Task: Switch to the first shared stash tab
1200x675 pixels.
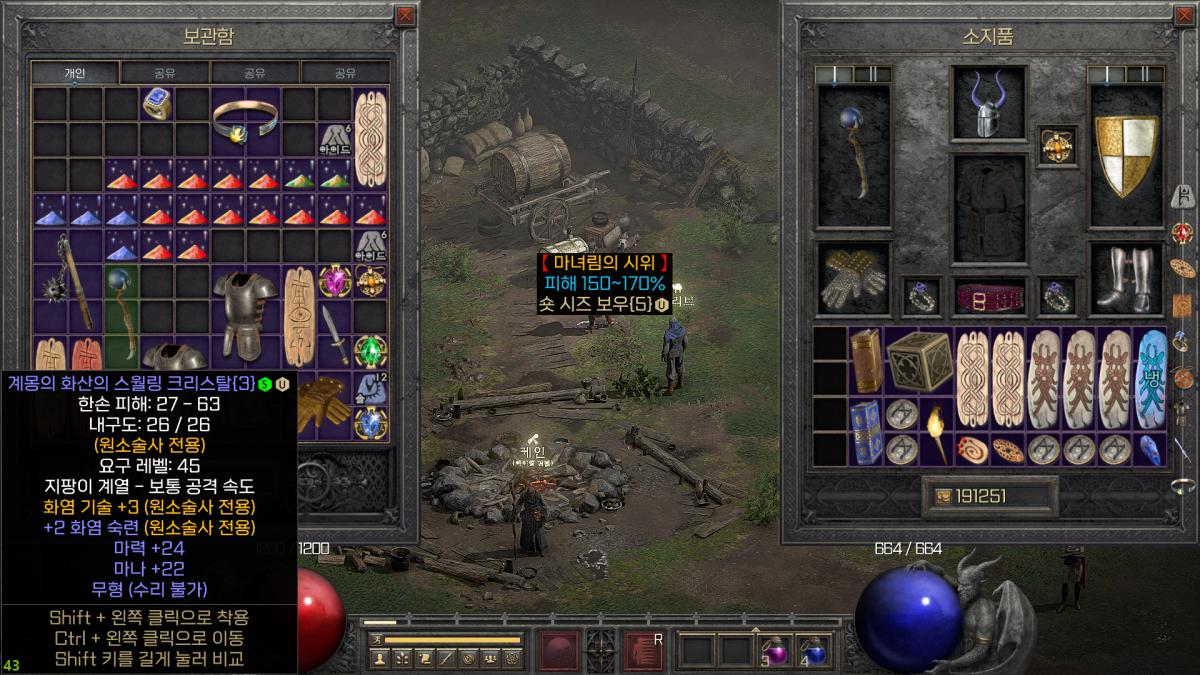Action: pos(165,73)
